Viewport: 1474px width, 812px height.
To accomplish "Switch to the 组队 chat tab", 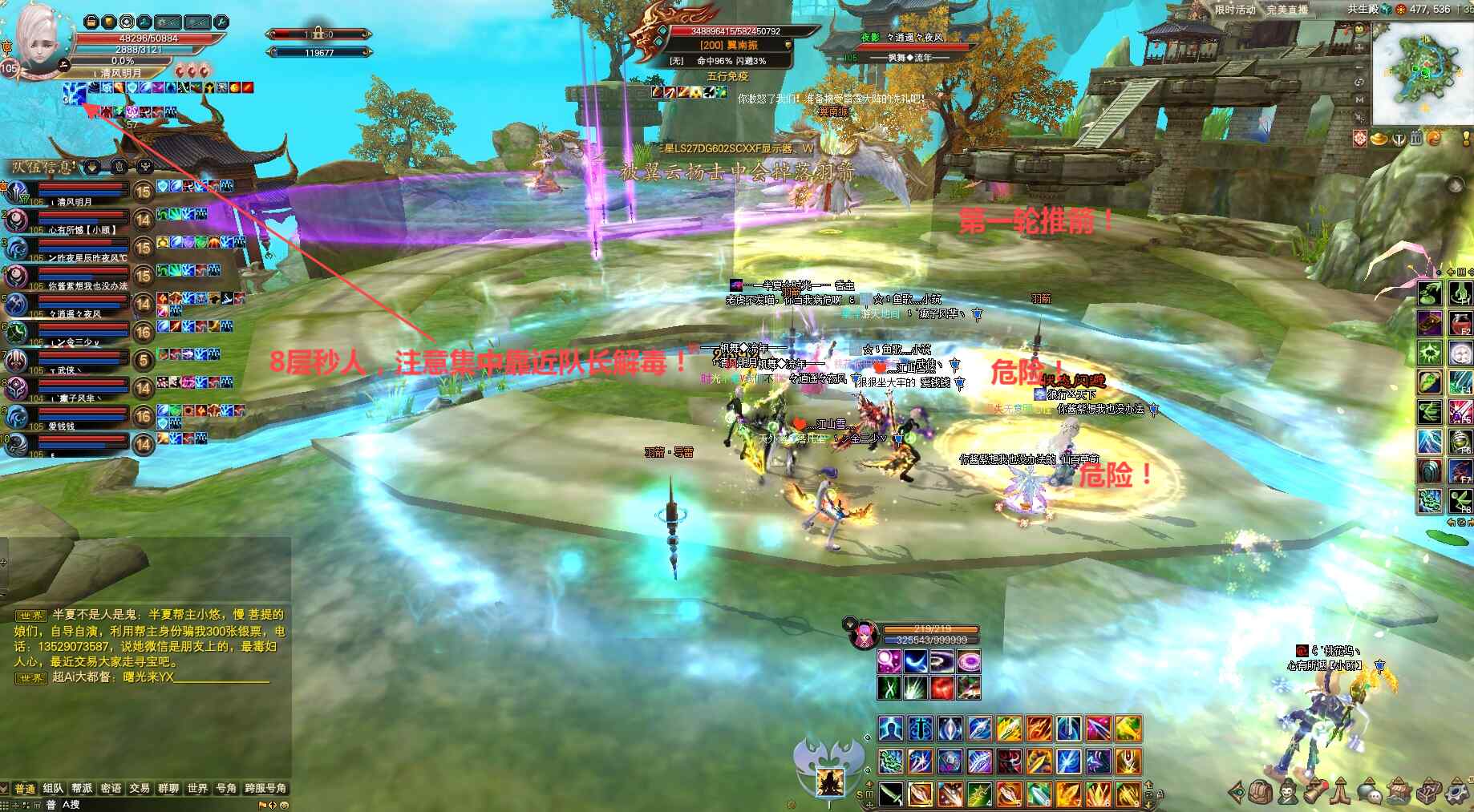I will click(53, 789).
